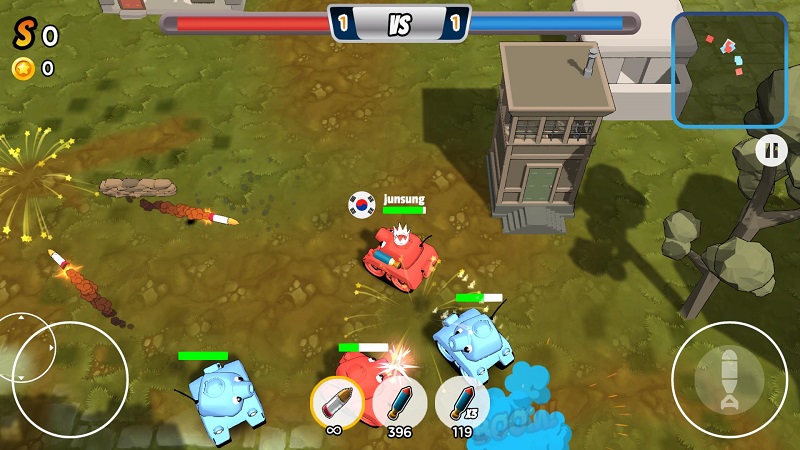Screen dimensions: 800x450
Task: Open the minimap in the corner
Action: coord(728,69)
